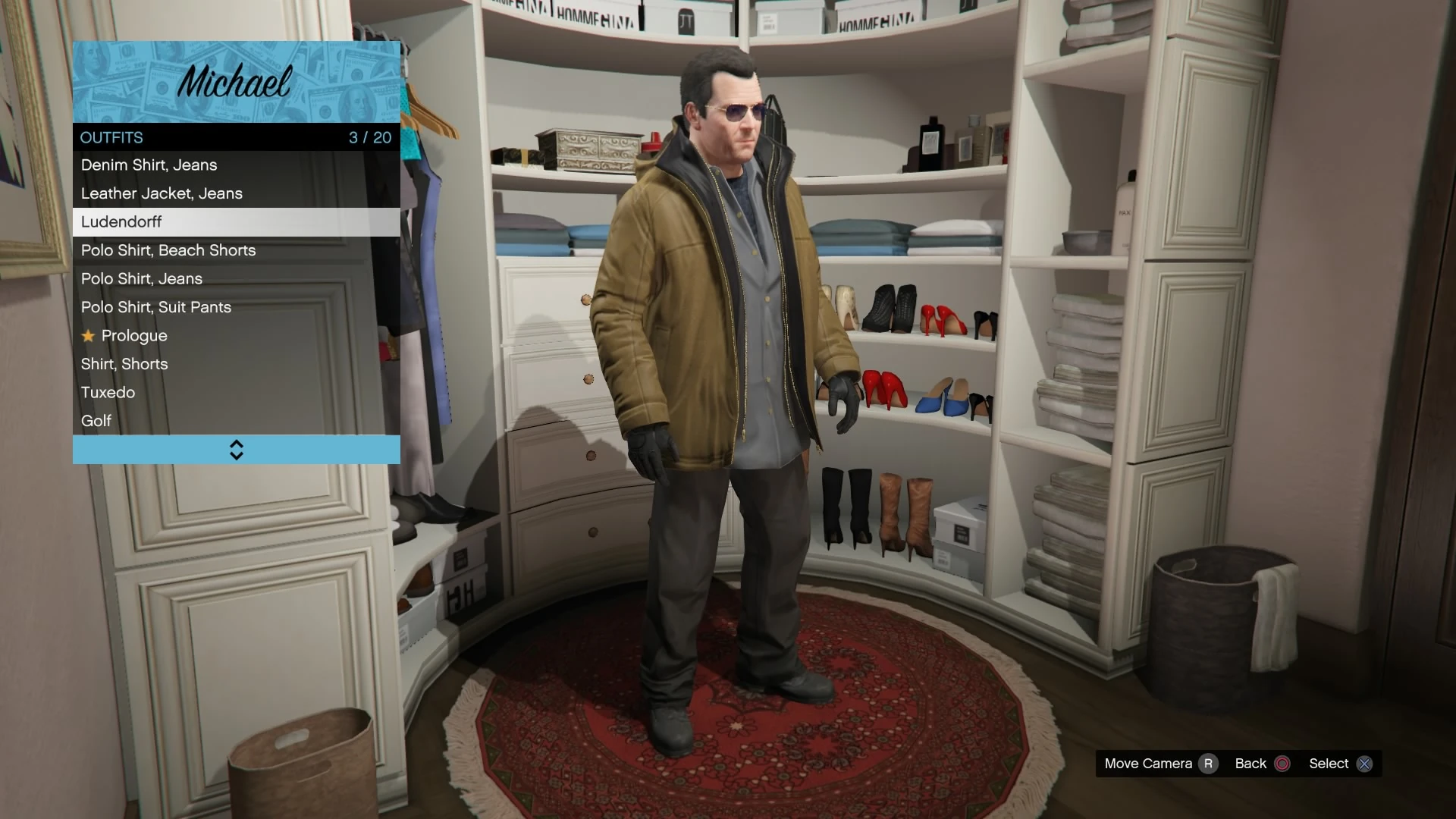Select the Denim Shirt, Jeans outfit

[x=149, y=165]
